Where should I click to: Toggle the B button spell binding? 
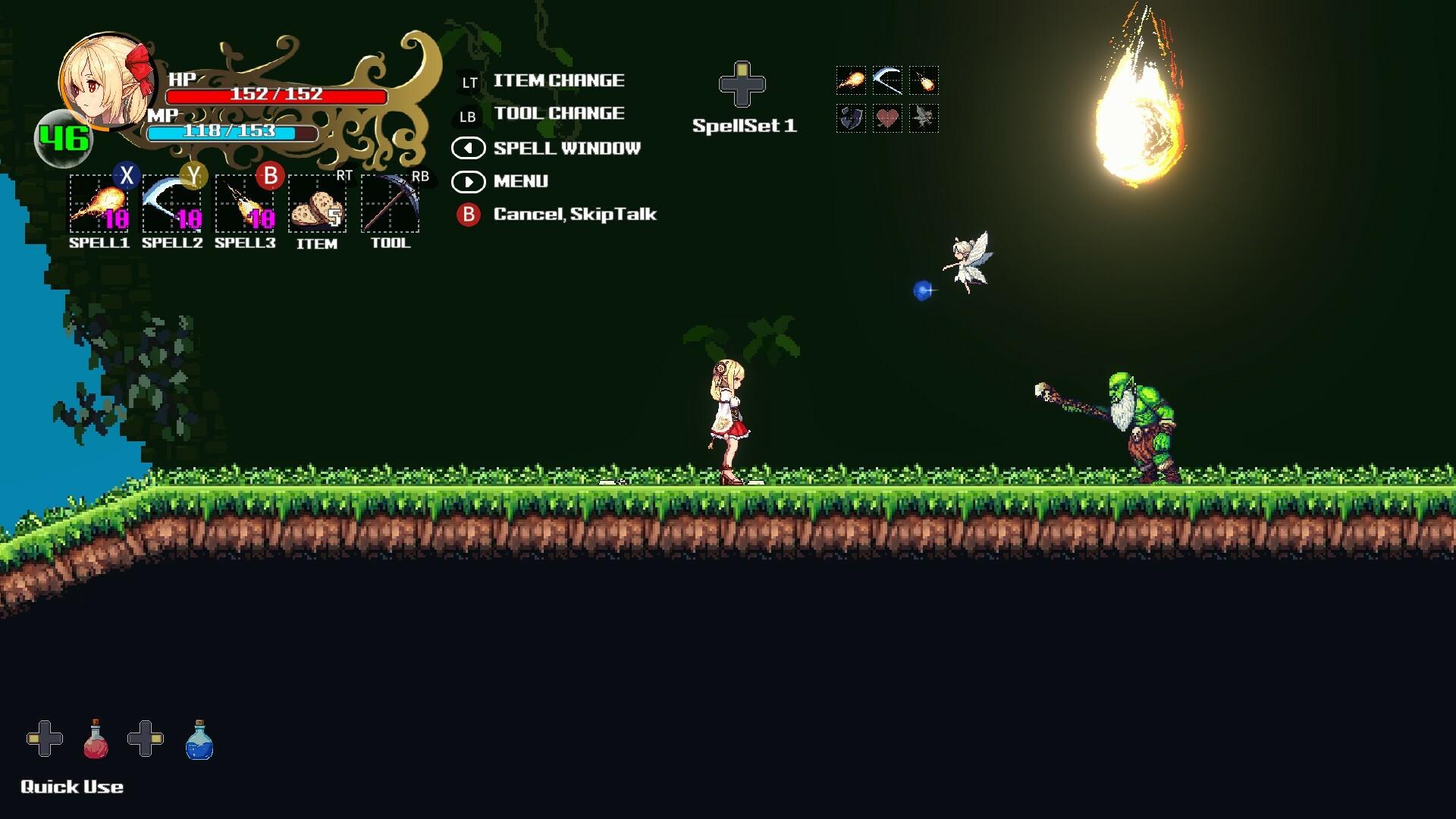pyautogui.click(x=271, y=177)
